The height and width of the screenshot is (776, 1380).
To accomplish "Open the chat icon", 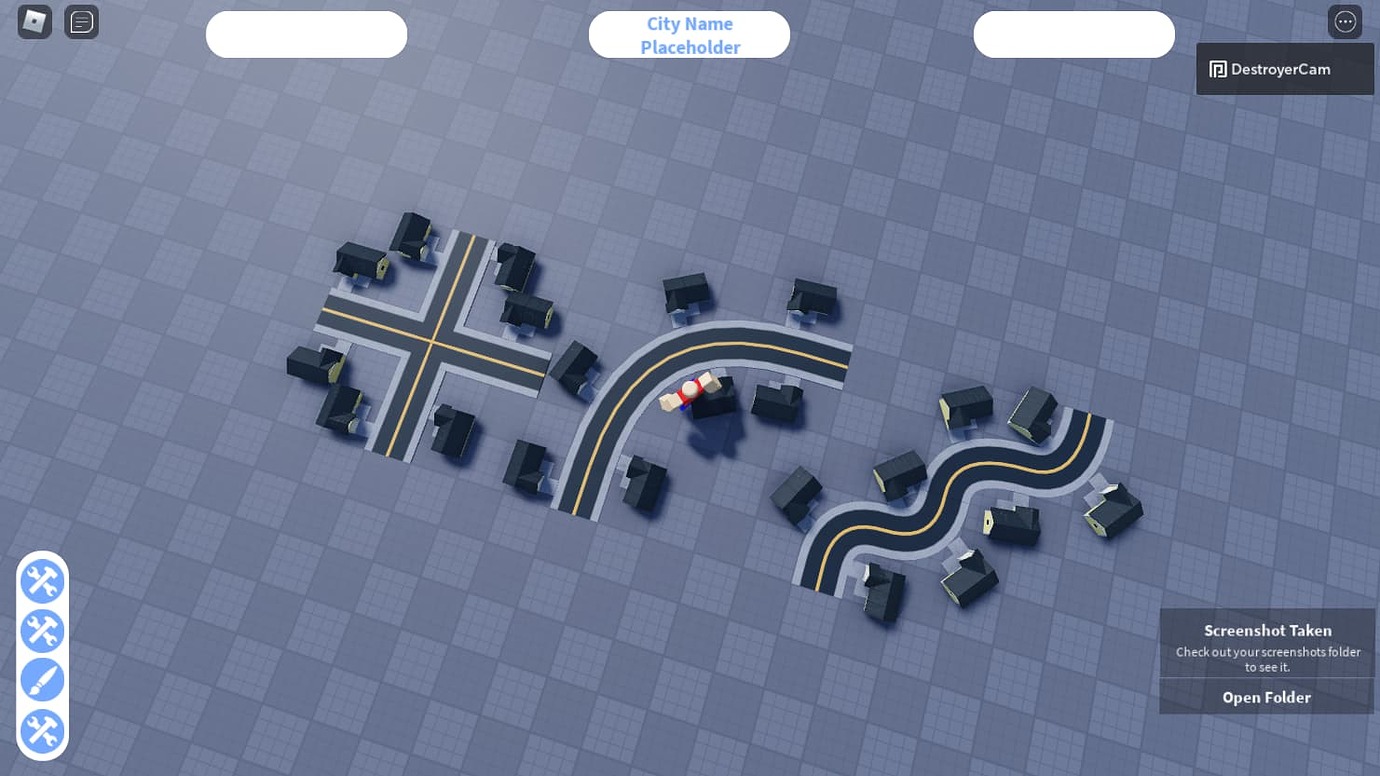I will (x=81, y=21).
